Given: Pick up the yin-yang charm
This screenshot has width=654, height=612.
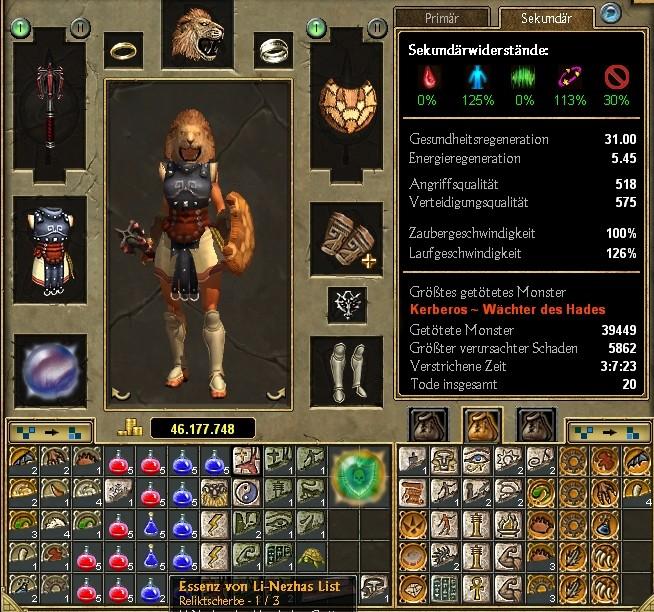Looking at the screenshot, I should 247,490.
